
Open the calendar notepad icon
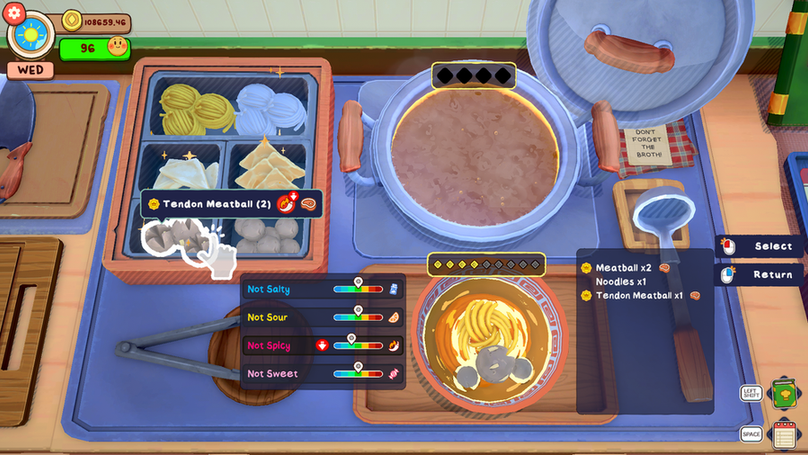[785, 434]
